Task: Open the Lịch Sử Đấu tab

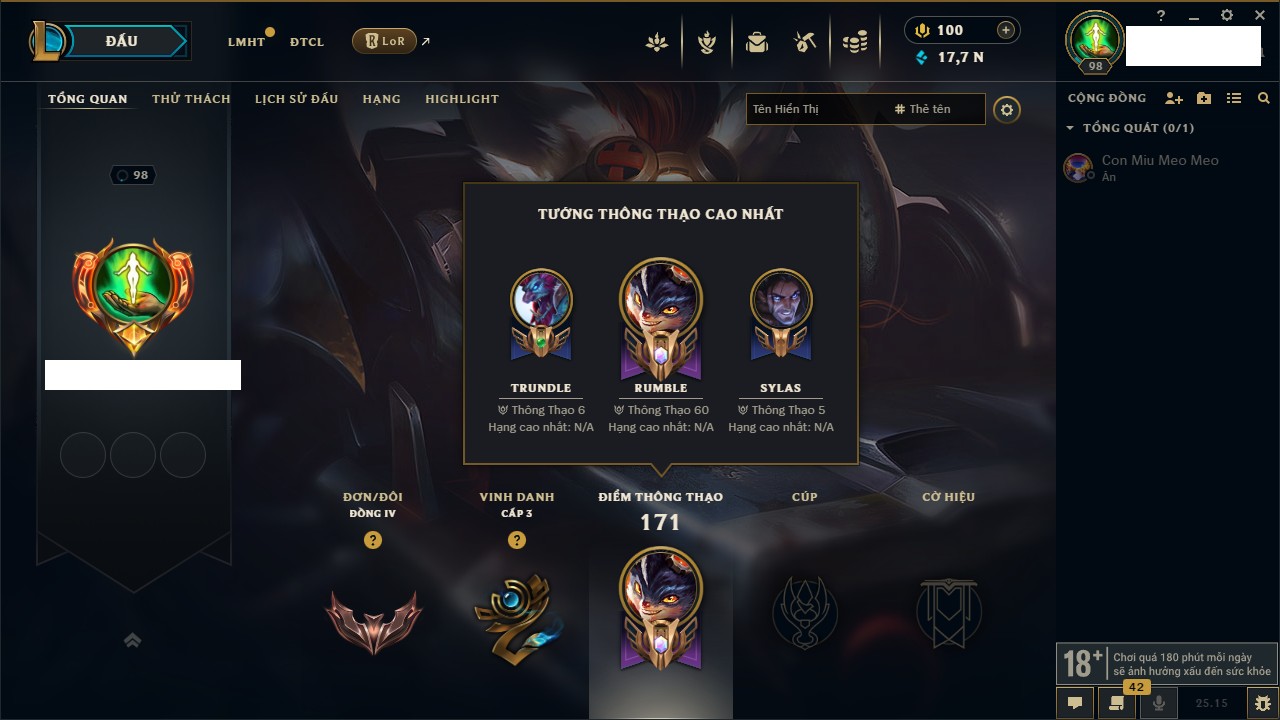Action: point(296,99)
